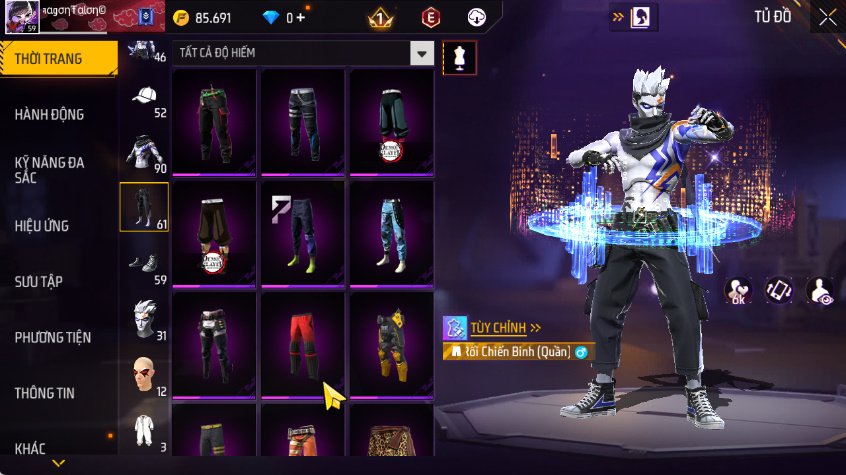Select the bald head with red glasses category
The image size is (846, 475).
coord(144,374)
